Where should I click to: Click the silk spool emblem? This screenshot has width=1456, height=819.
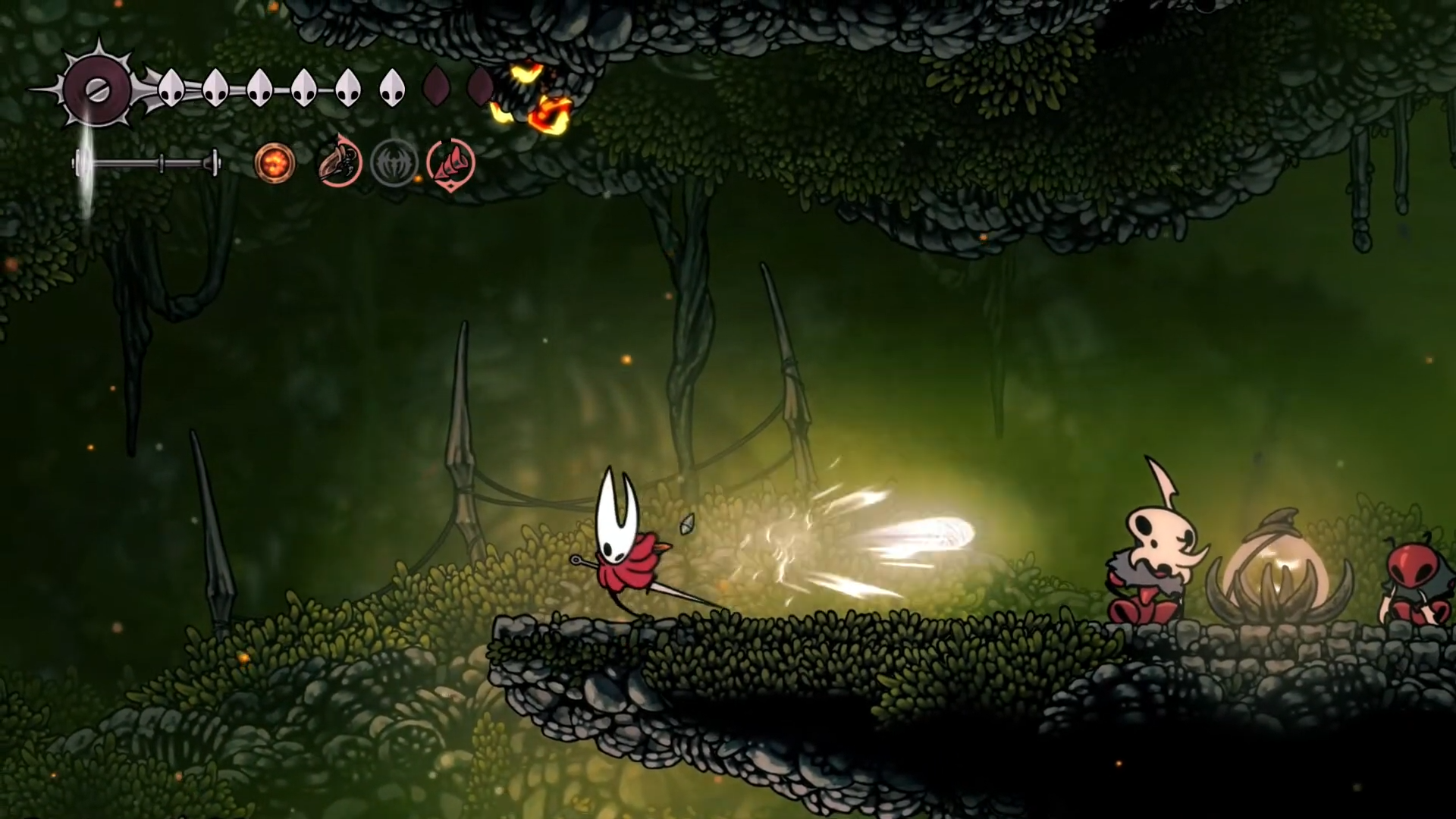(98, 91)
